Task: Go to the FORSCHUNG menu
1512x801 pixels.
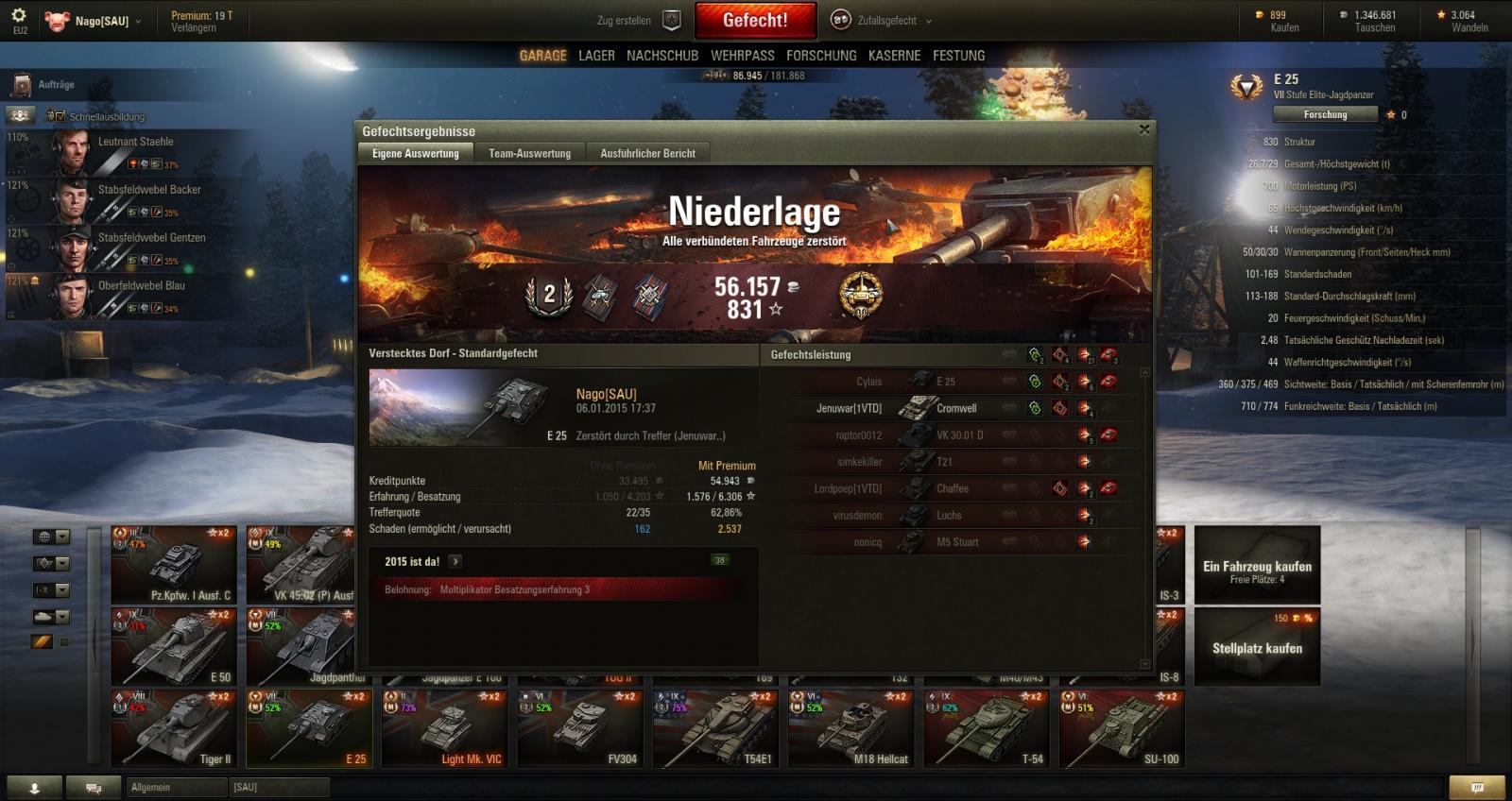Action: pos(821,56)
